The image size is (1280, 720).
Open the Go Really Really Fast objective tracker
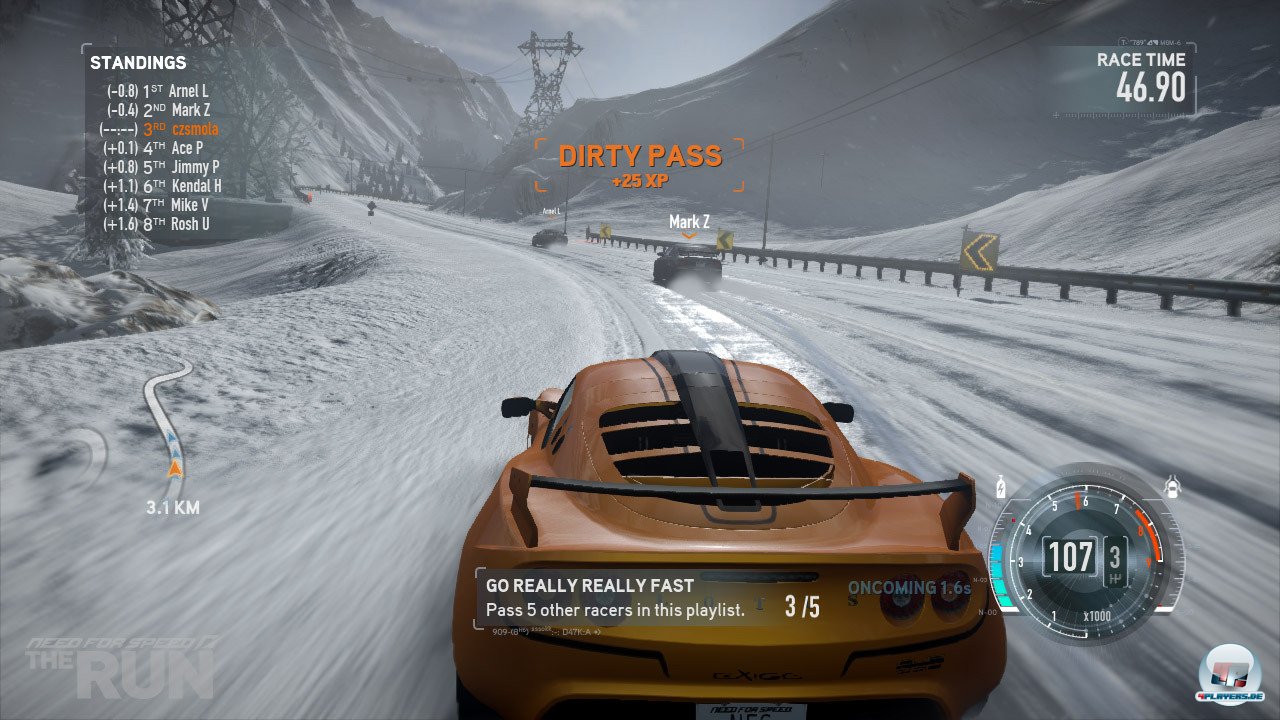point(650,598)
